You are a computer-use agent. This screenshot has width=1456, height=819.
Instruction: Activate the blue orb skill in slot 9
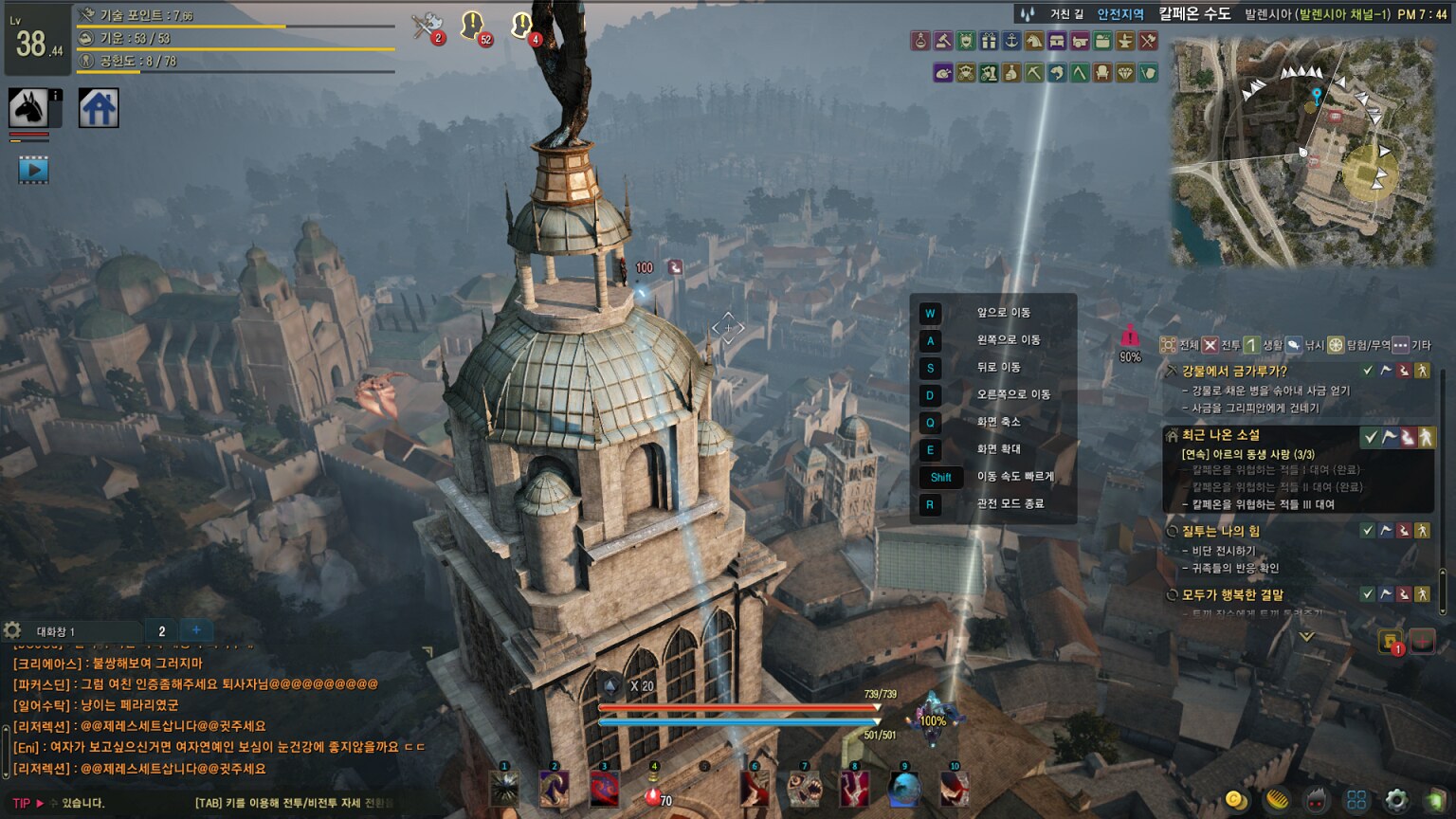point(904,789)
